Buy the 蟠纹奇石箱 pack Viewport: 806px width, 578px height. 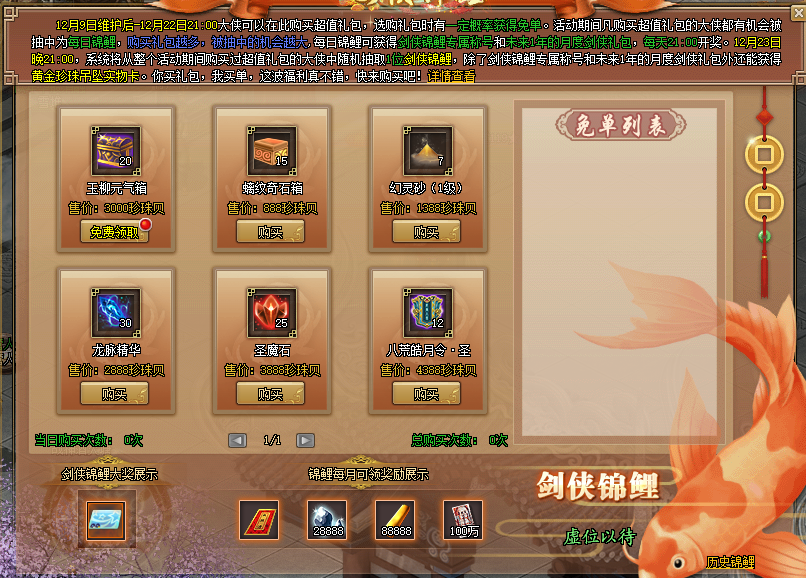(270, 232)
